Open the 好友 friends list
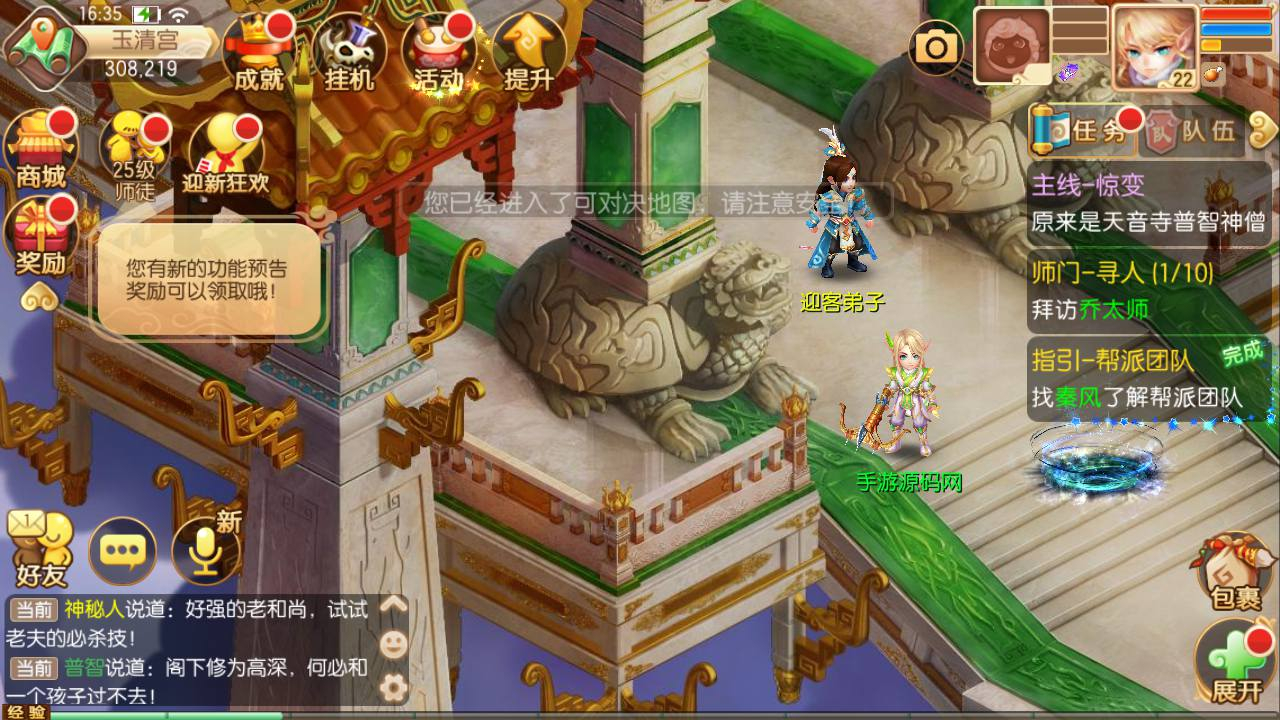The width and height of the screenshot is (1280, 720). click(x=40, y=550)
